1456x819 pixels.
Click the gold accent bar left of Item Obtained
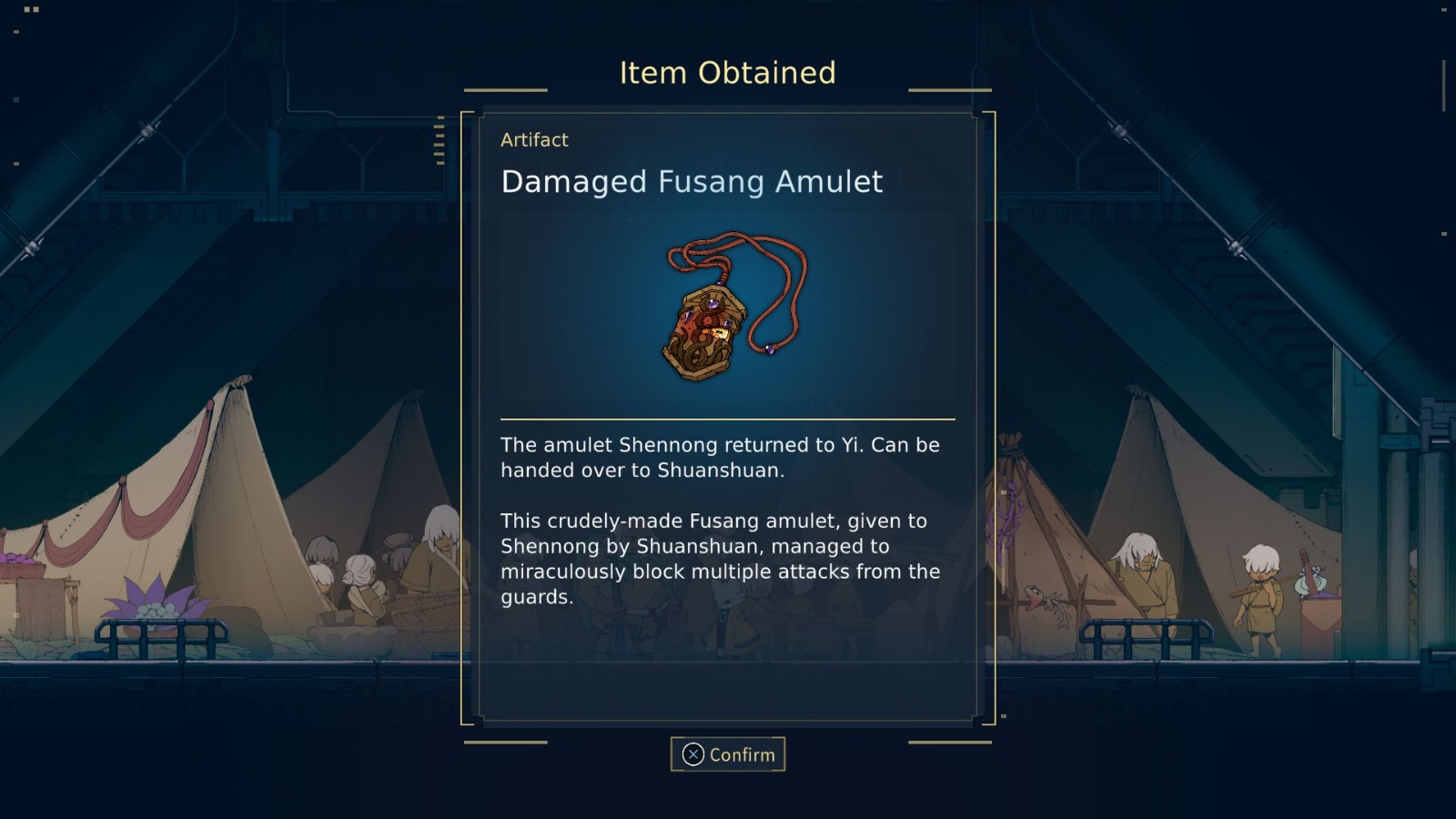[506, 89]
